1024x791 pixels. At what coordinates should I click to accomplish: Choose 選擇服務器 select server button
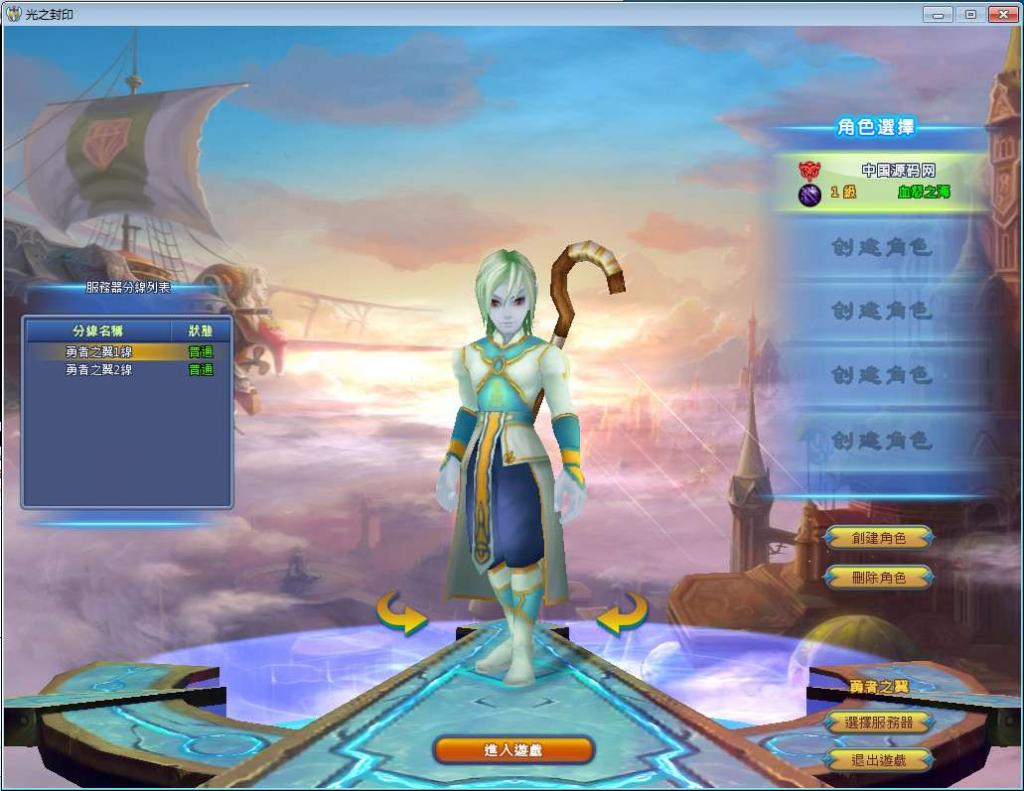878,722
